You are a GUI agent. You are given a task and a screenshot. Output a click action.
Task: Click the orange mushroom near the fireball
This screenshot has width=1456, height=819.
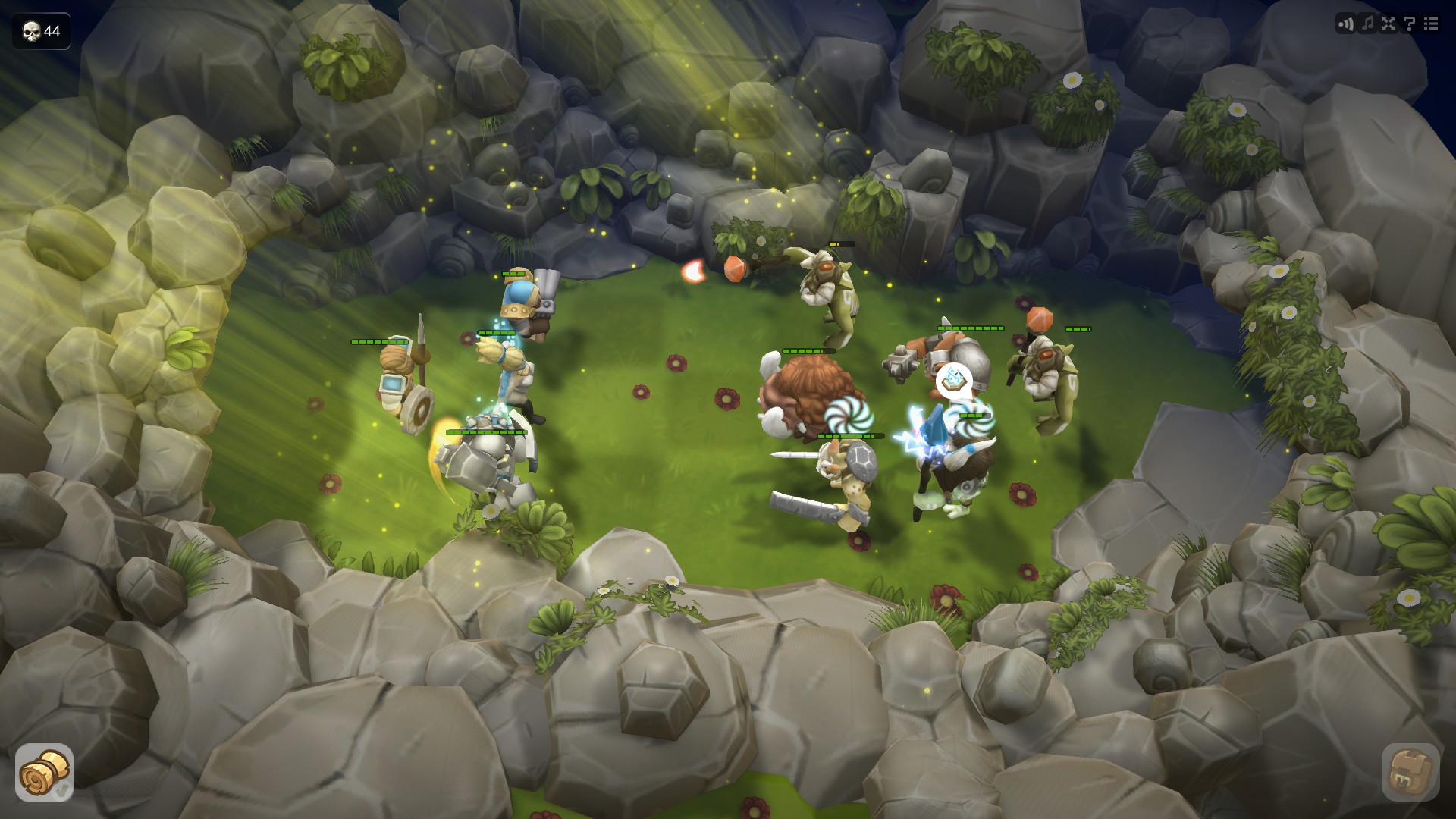733,270
